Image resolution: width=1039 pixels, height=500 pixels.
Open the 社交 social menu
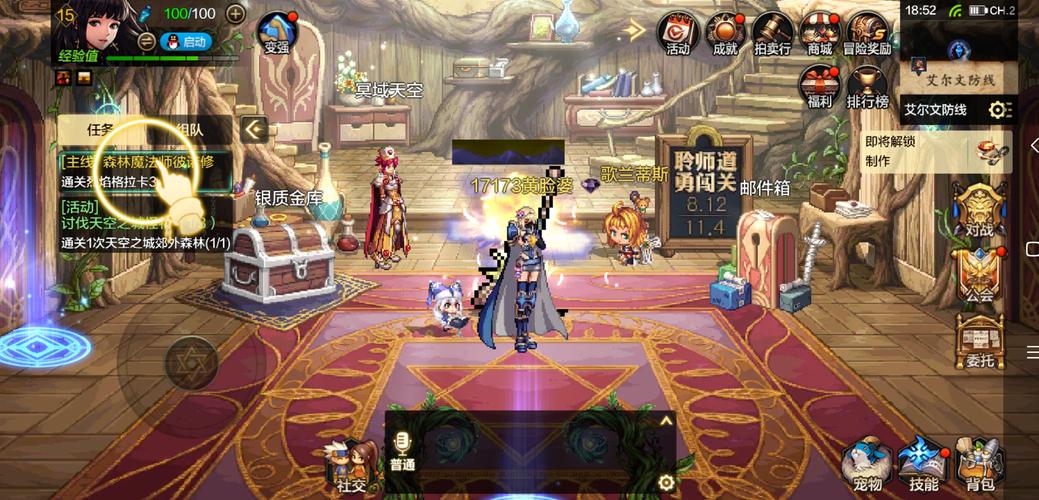coord(351,465)
